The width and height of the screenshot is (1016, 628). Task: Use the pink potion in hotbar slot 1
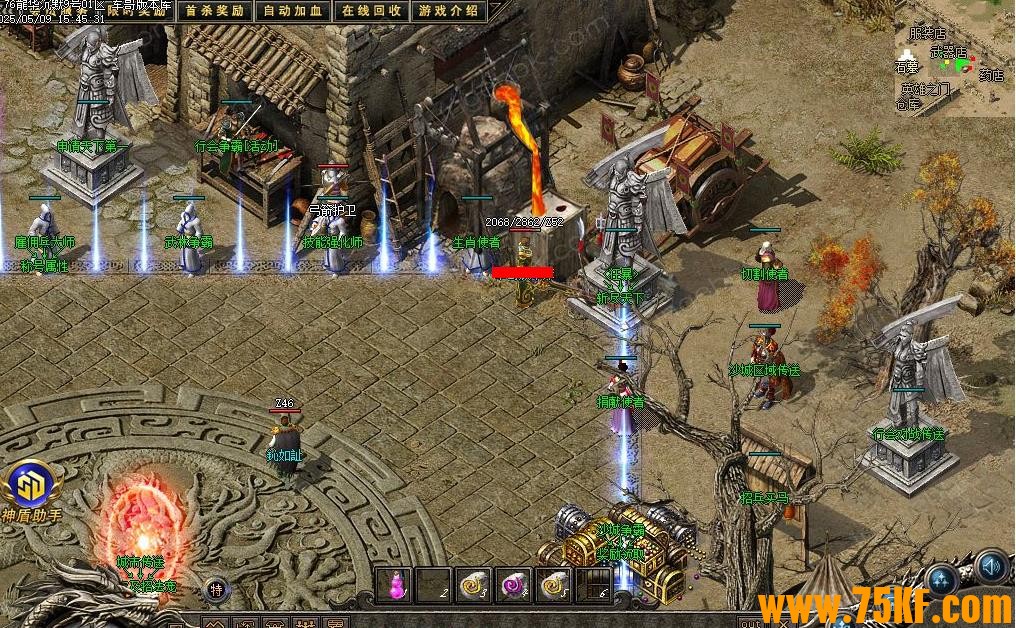(394, 585)
